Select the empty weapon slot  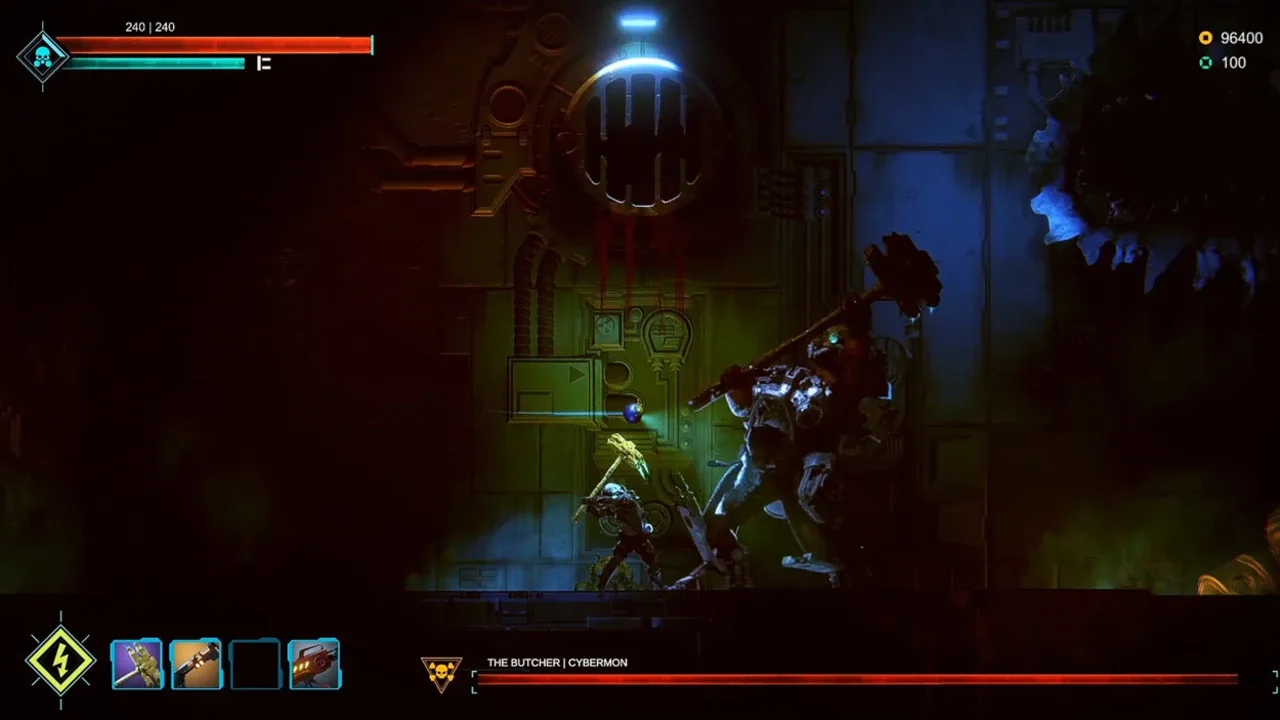click(x=255, y=664)
